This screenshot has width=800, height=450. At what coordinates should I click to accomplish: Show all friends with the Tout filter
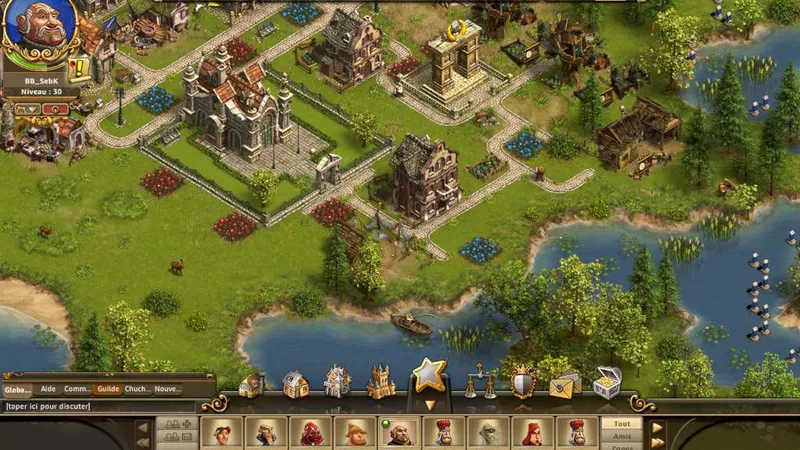[x=621, y=423]
